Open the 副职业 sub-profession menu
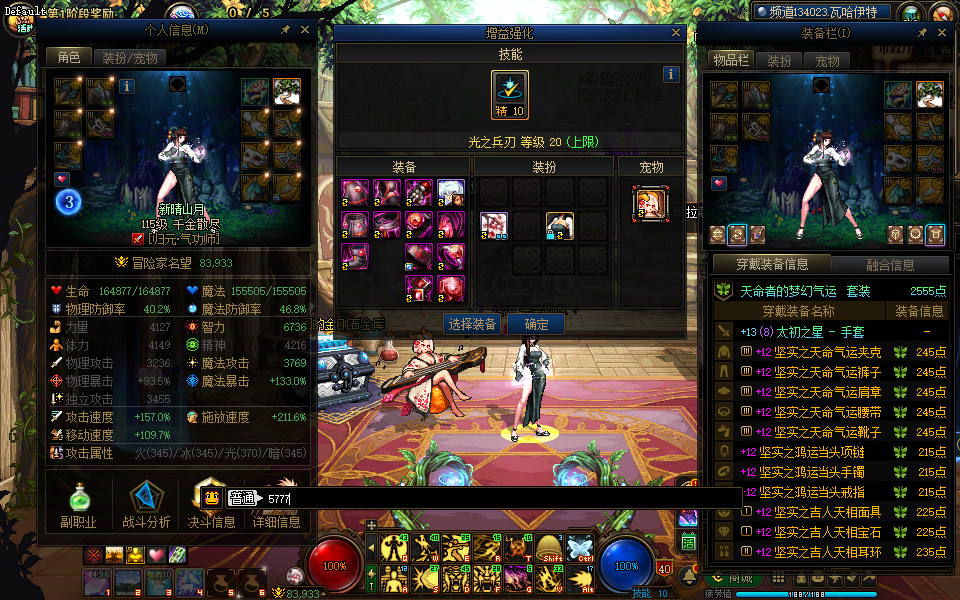Viewport: 960px width, 600px height. tap(77, 505)
